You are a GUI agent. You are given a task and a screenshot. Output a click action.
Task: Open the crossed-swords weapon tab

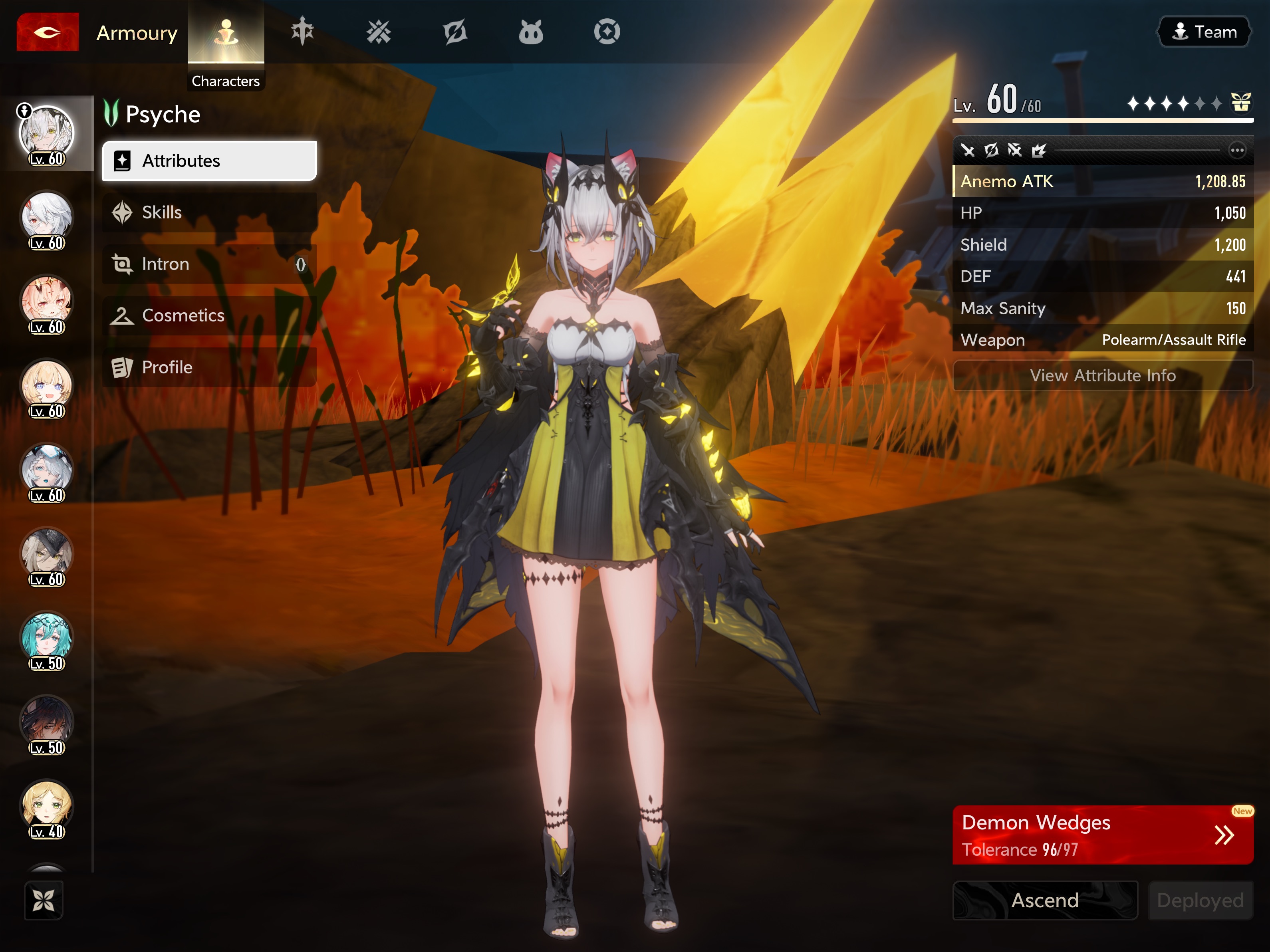(x=378, y=32)
